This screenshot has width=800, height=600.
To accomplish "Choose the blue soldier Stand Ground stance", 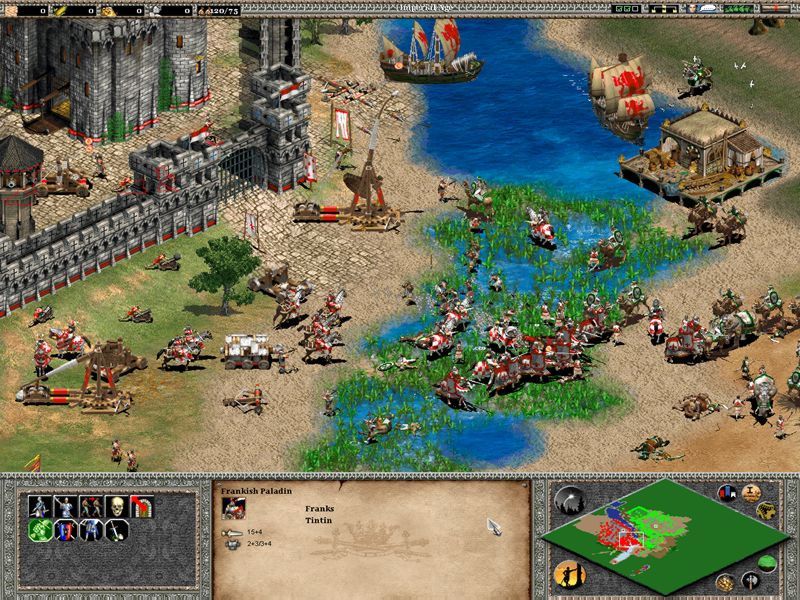I will tap(91, 531).
